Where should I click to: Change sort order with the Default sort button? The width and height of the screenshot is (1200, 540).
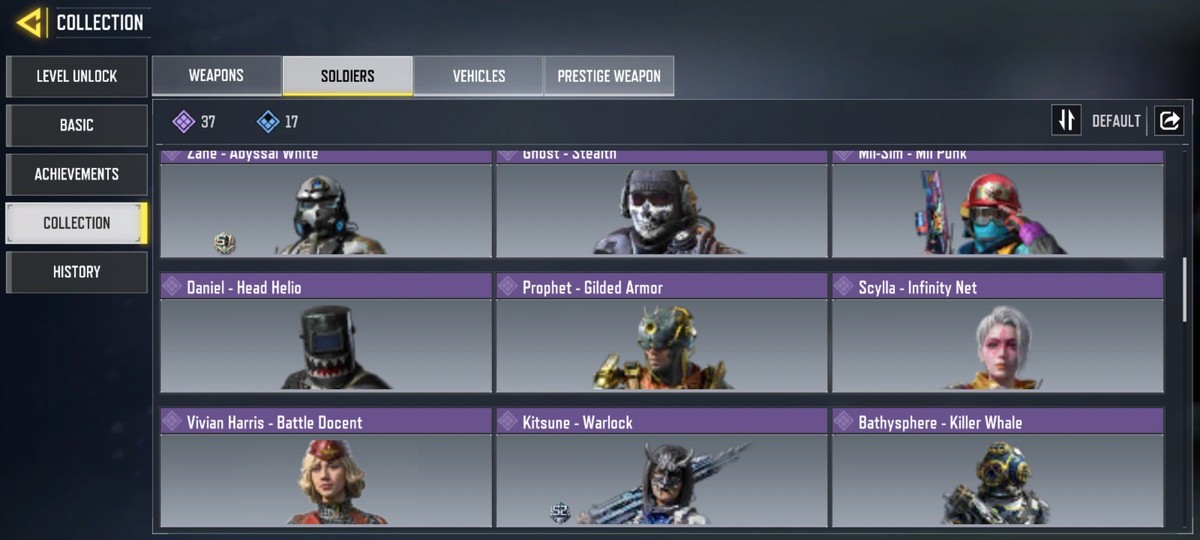coord(1067,121)
